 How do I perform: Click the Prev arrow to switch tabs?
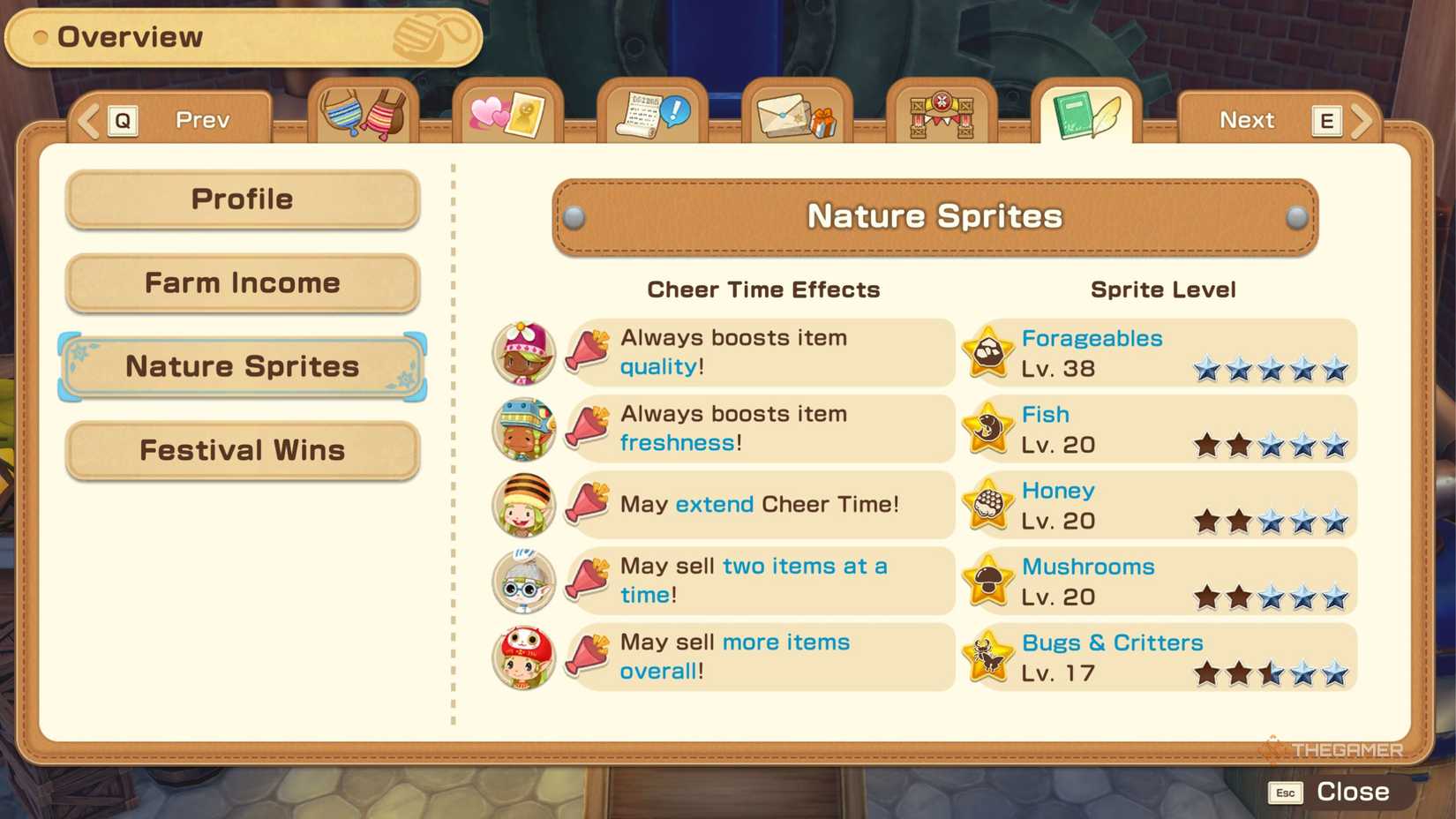pyautogui.click(x=86, y=120)
